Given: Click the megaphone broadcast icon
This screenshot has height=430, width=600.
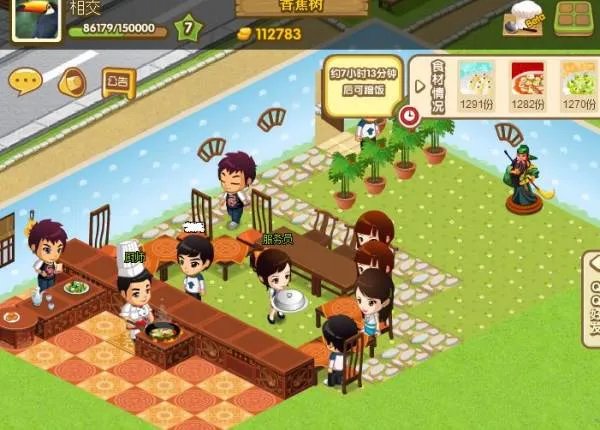Looking at the screenshot, I should 72,82.
